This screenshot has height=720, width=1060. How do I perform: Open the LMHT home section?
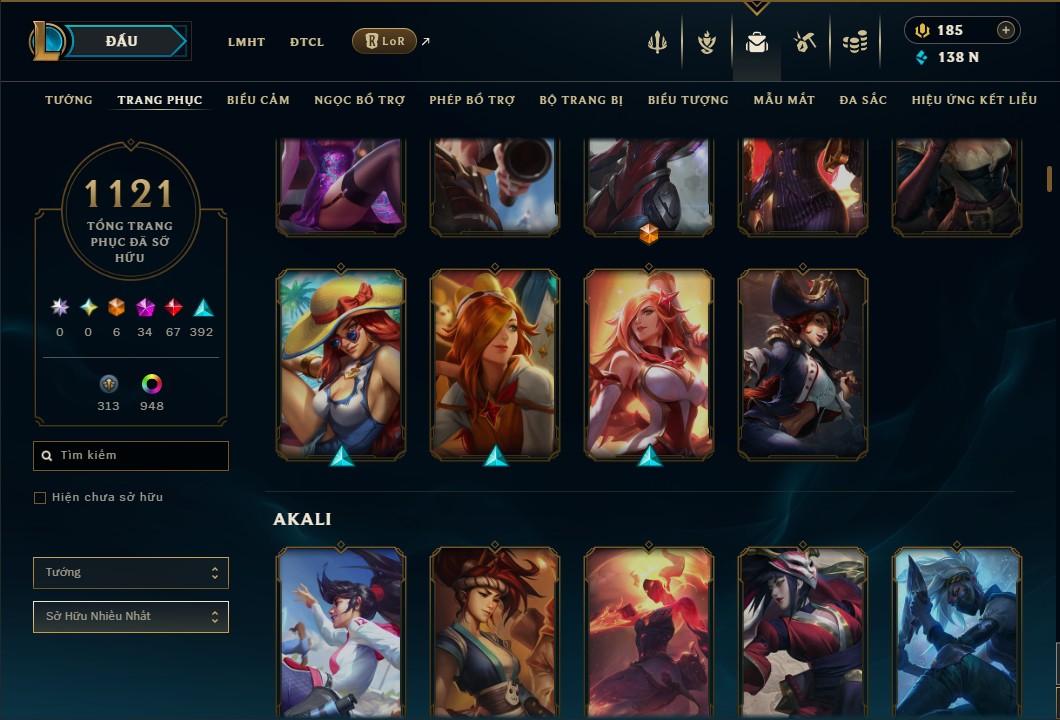point(246,42)
